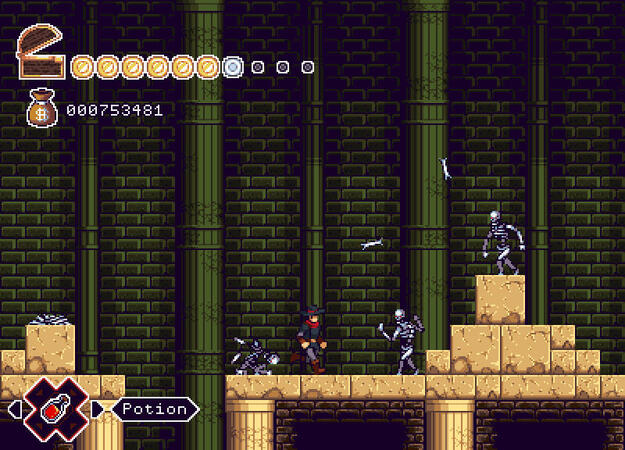
Task: Select the red potion item slot
Action: coord(56,409)
